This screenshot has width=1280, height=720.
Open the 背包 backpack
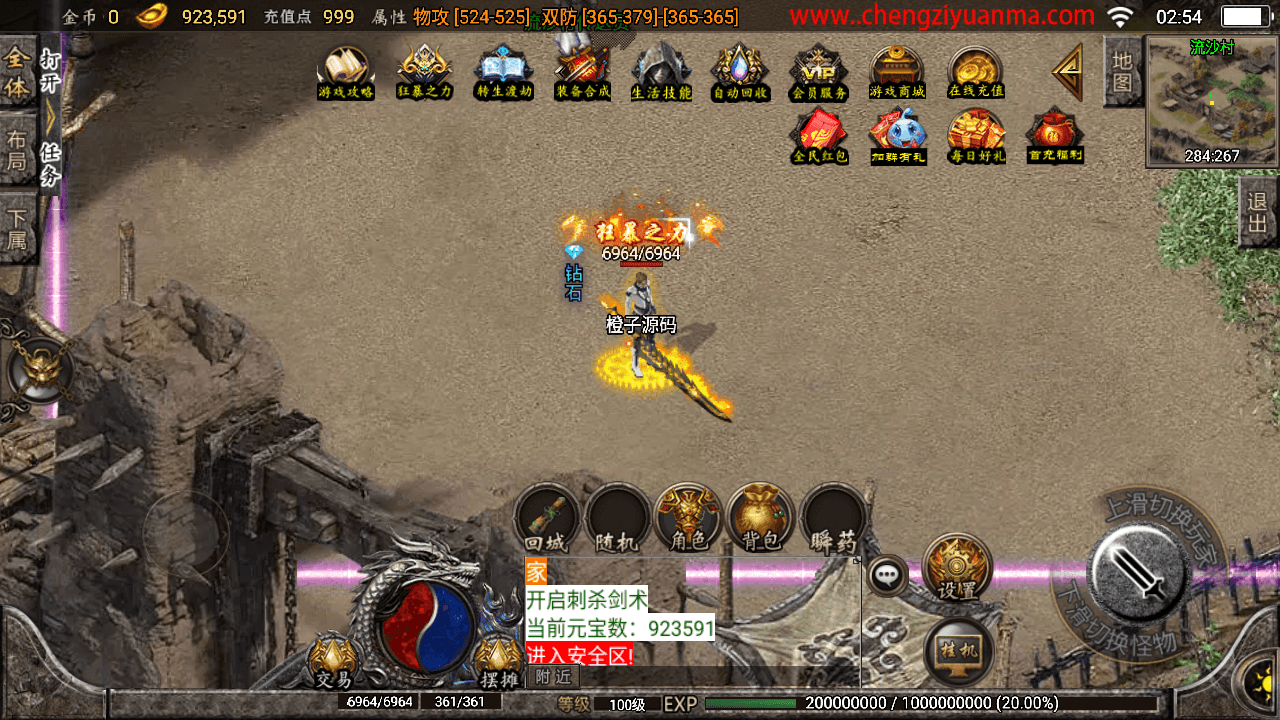pyautogui.click(x=760, y=519)
